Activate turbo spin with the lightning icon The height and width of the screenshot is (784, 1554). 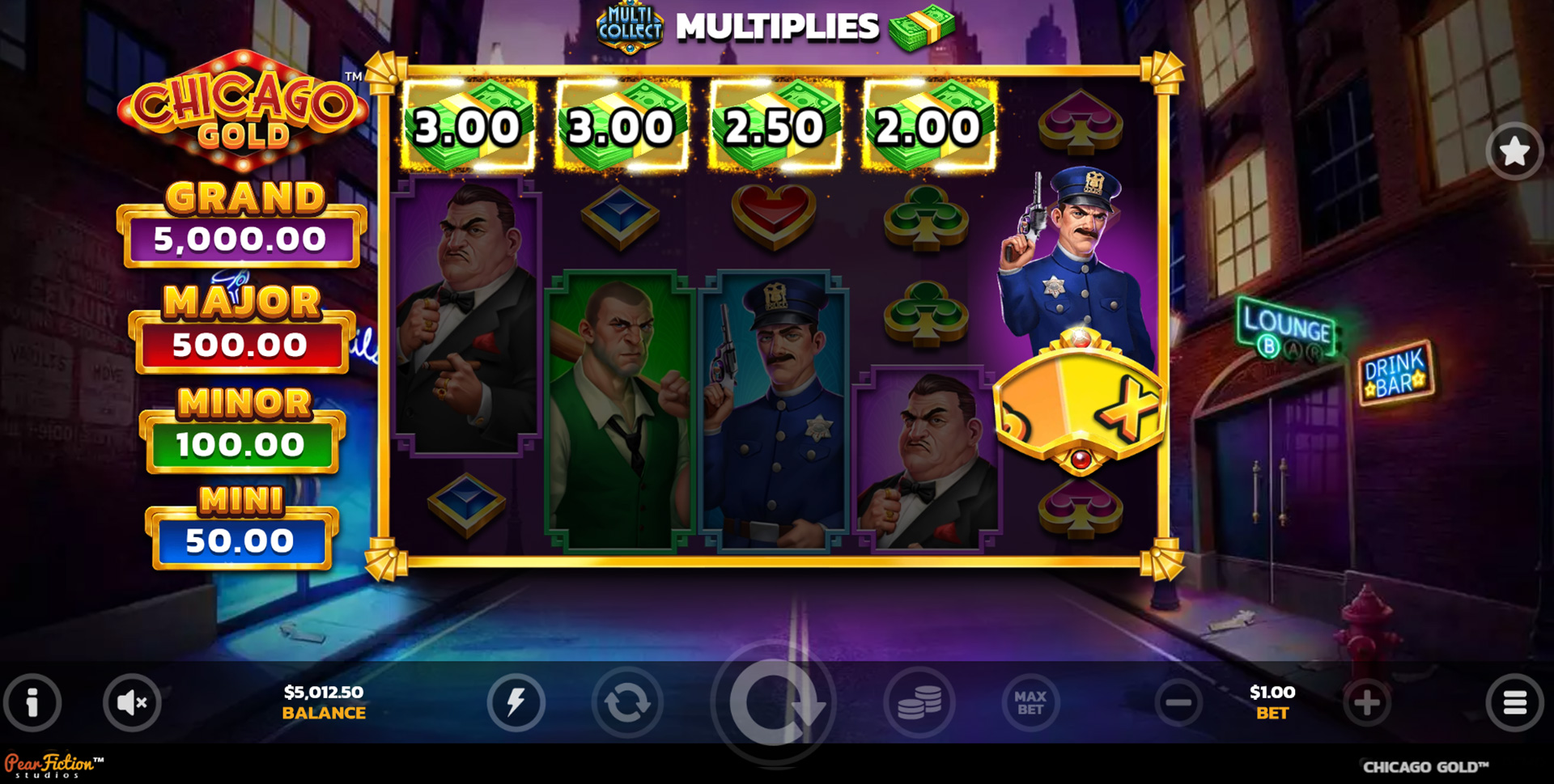(x=518, y=702)
